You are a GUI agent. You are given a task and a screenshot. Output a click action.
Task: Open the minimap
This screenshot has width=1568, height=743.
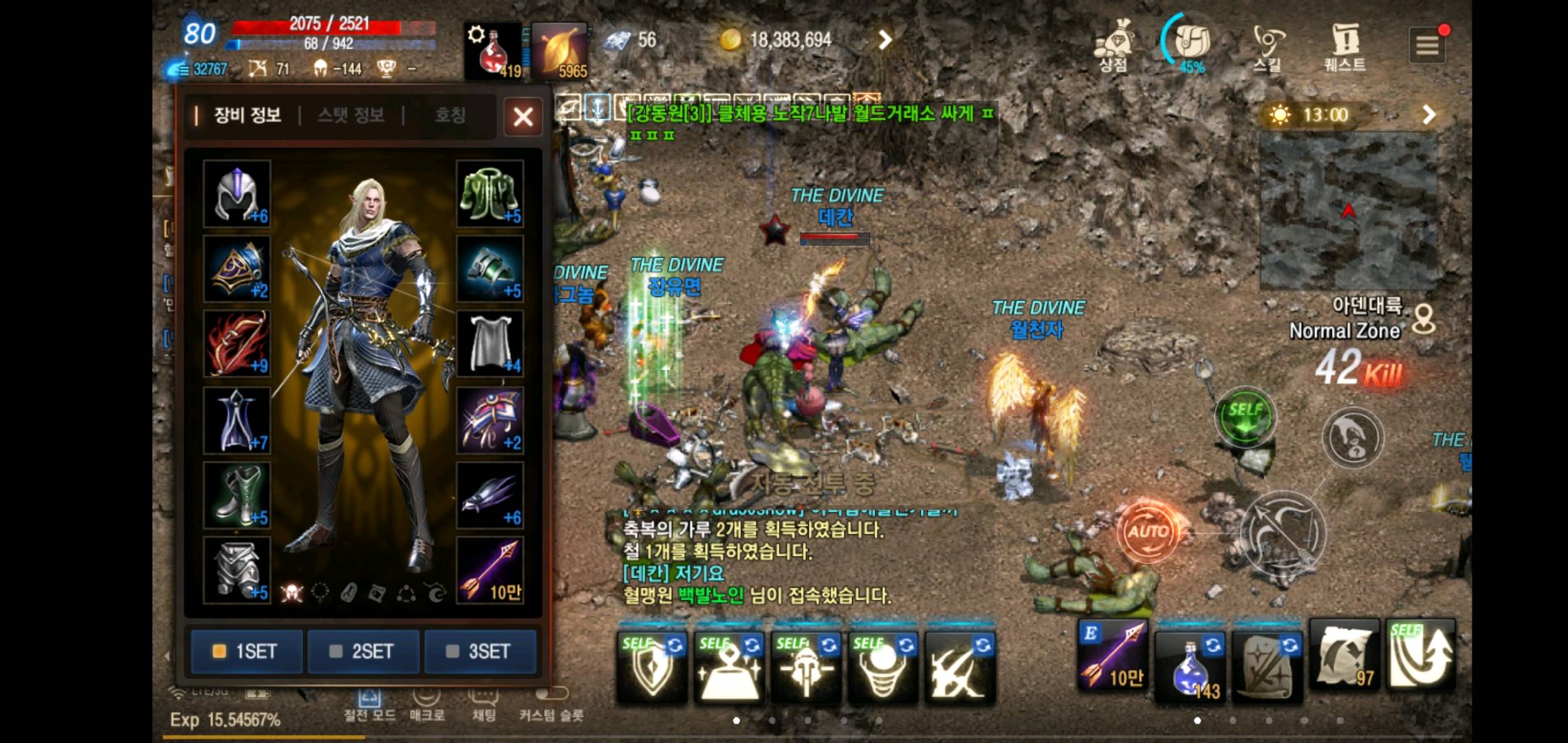(1348, 211)
